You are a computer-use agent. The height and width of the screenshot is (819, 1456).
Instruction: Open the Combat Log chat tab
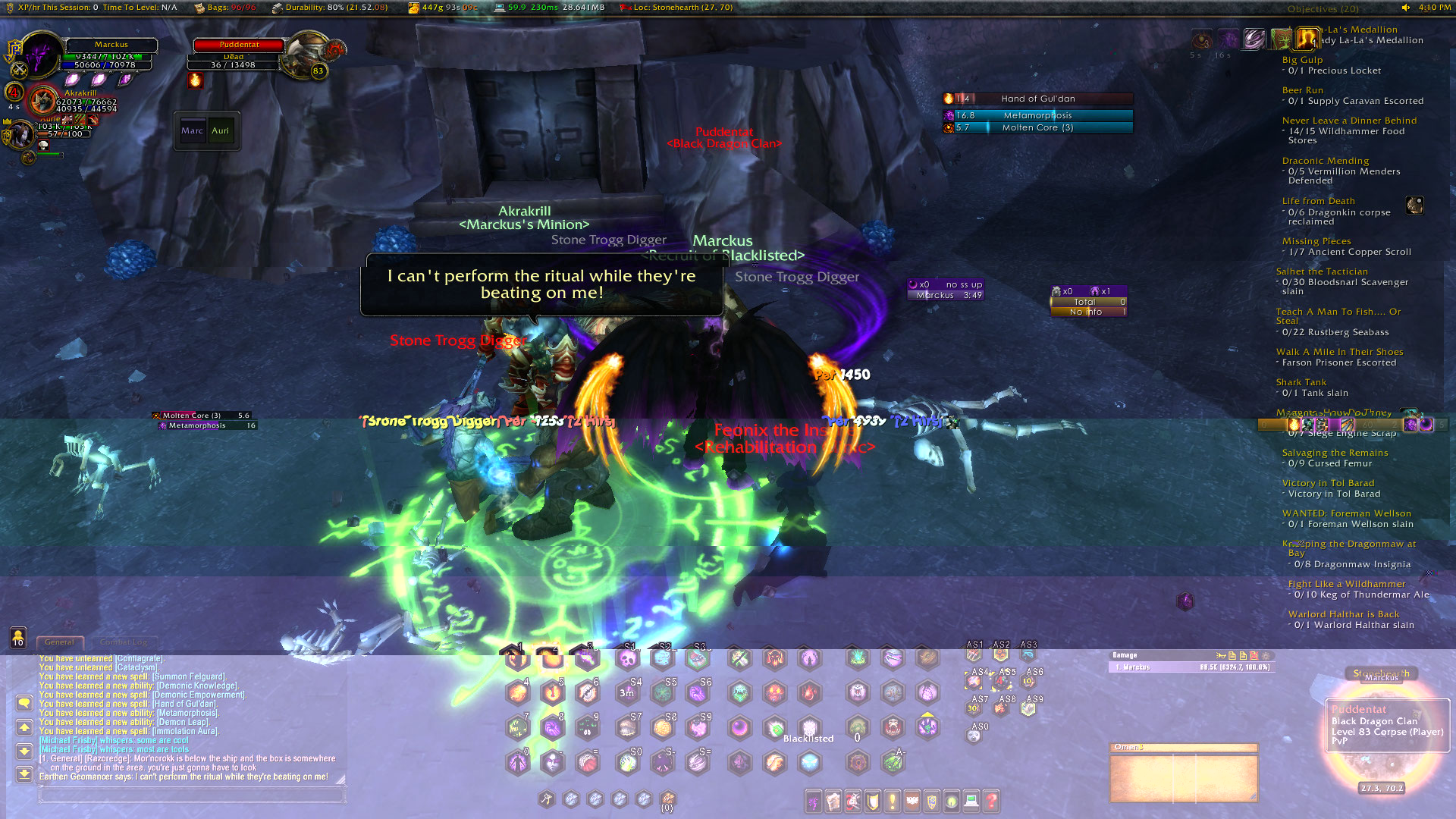tap(124, 642)
